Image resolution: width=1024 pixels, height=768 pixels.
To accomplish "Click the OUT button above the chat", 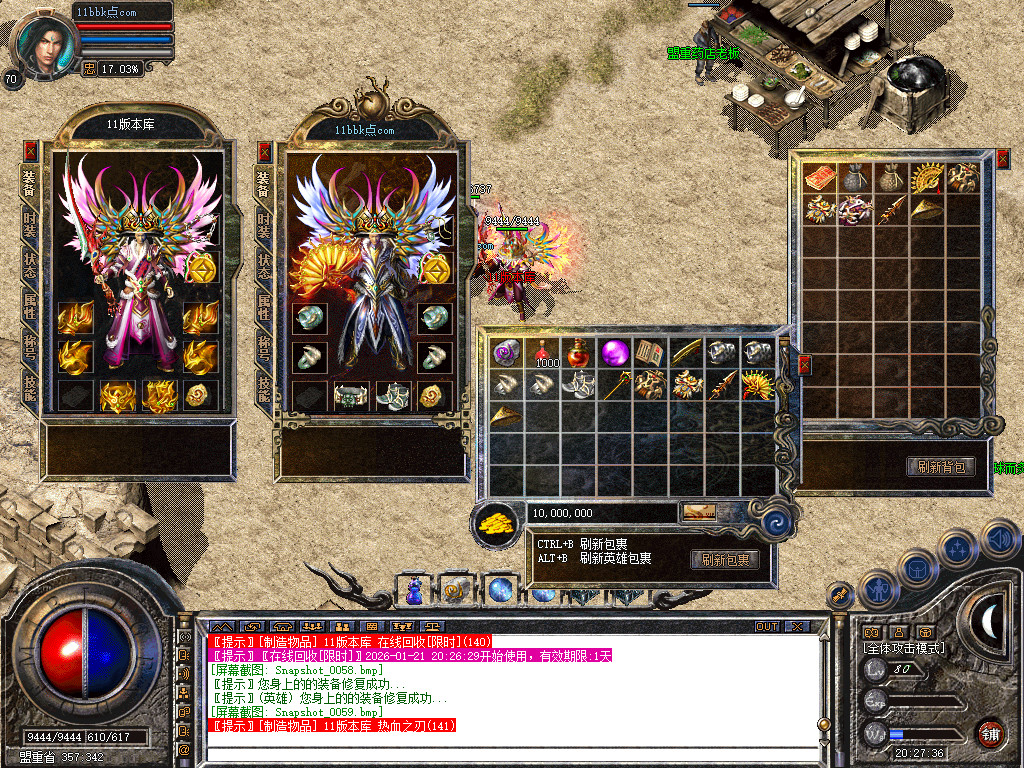I will coord(766,626).
